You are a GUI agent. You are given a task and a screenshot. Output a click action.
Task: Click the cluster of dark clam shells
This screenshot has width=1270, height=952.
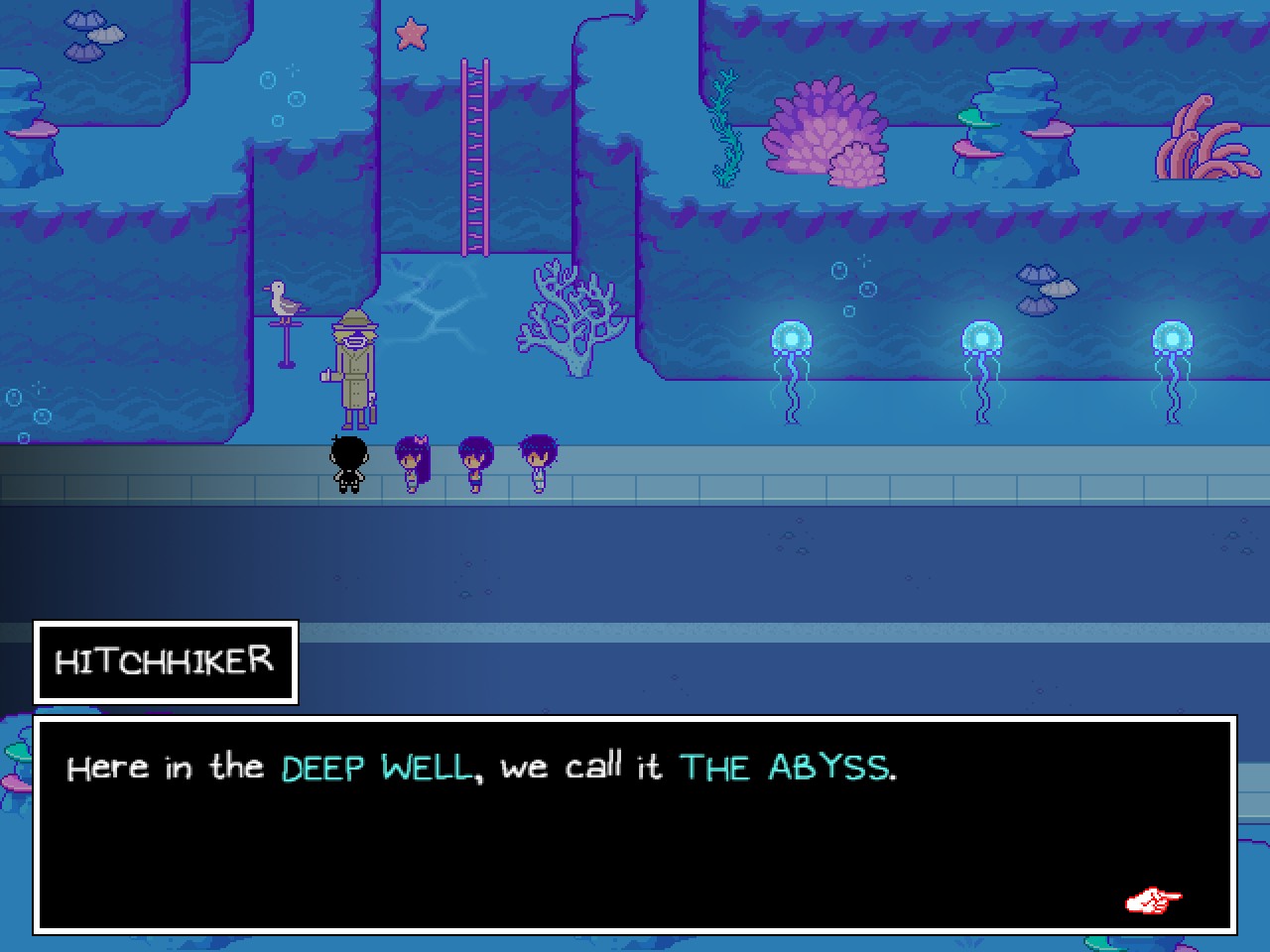[x=1043, y=288]
